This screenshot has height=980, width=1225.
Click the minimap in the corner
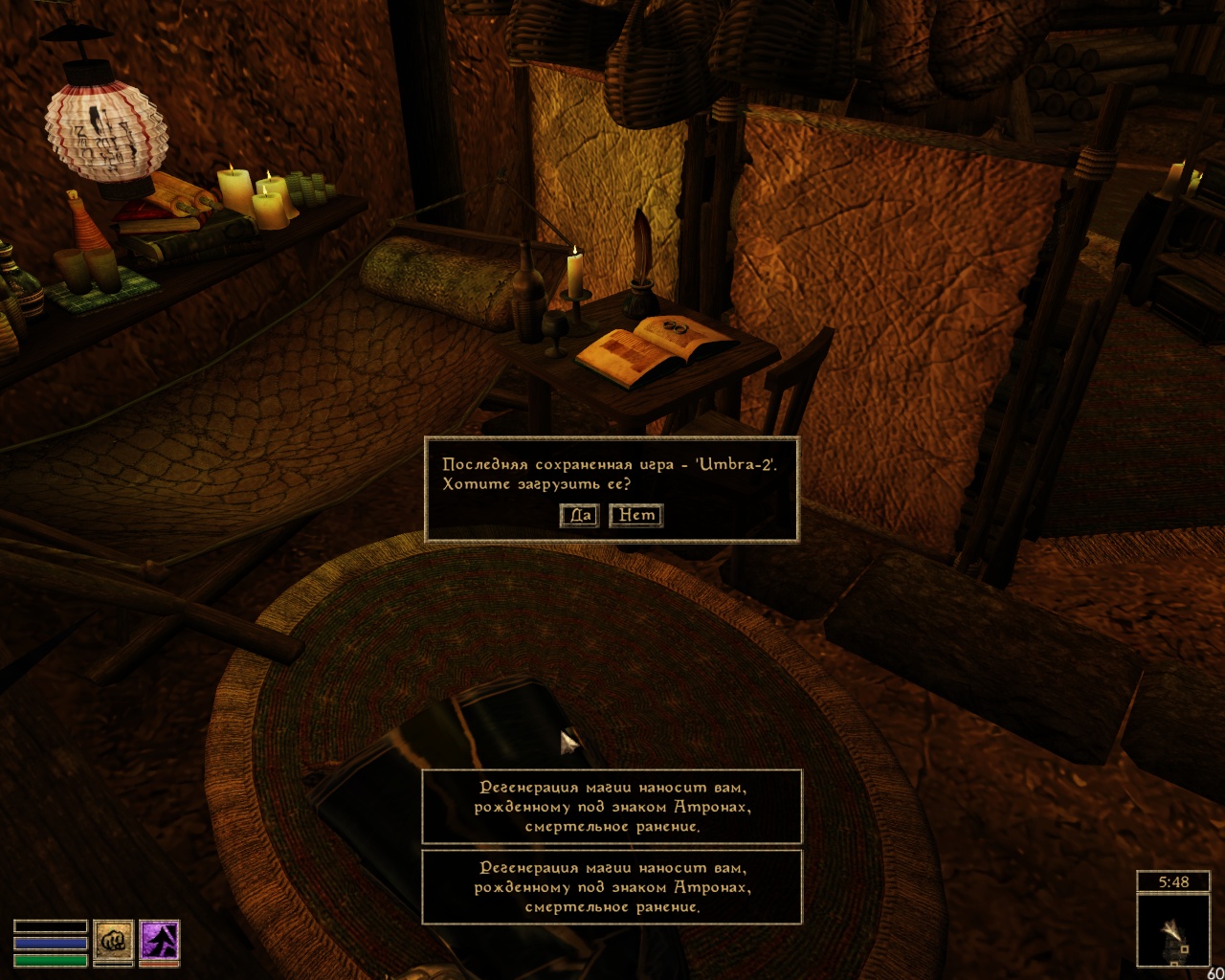(1173, 929)
